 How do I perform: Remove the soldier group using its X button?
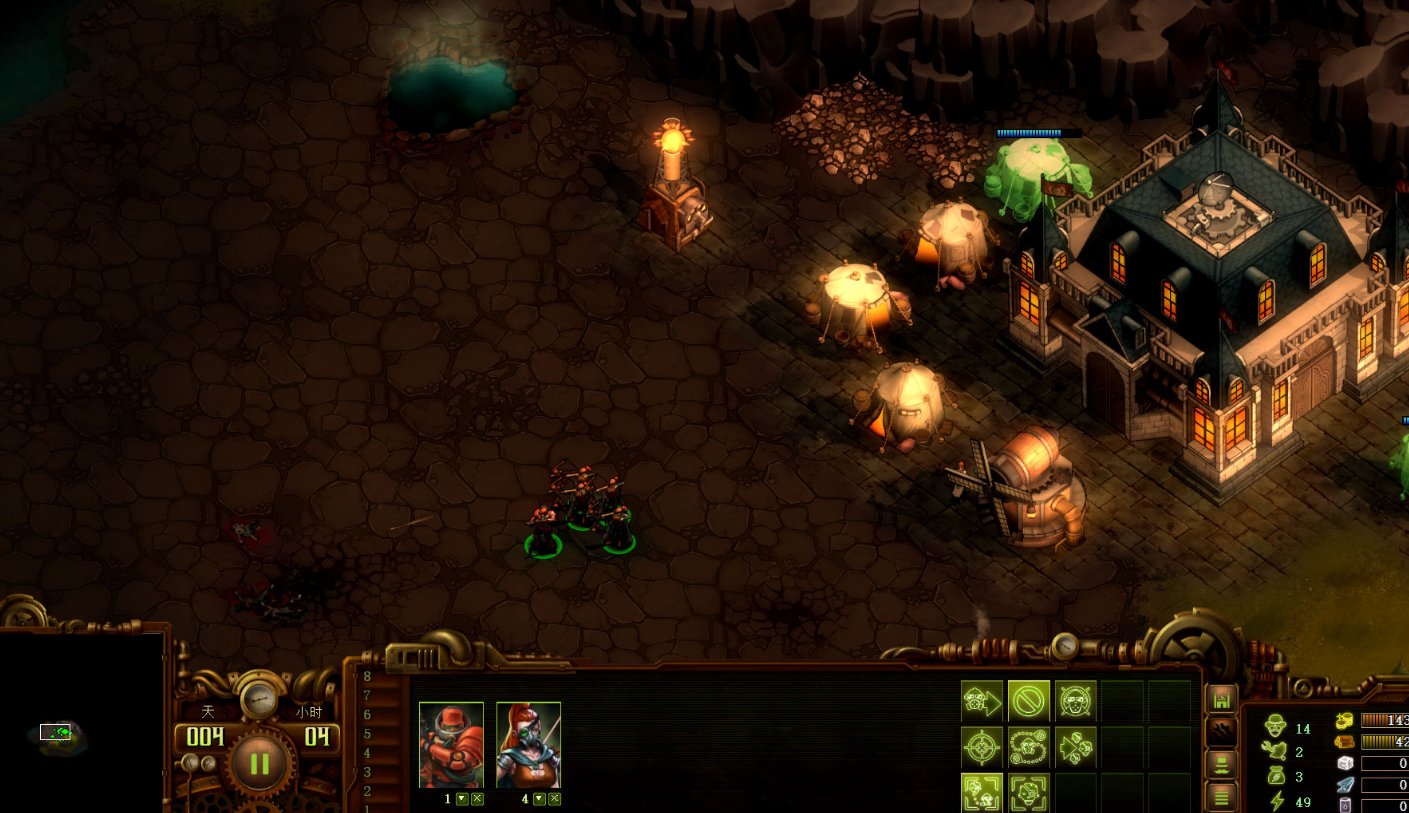[x=477, y=799]
